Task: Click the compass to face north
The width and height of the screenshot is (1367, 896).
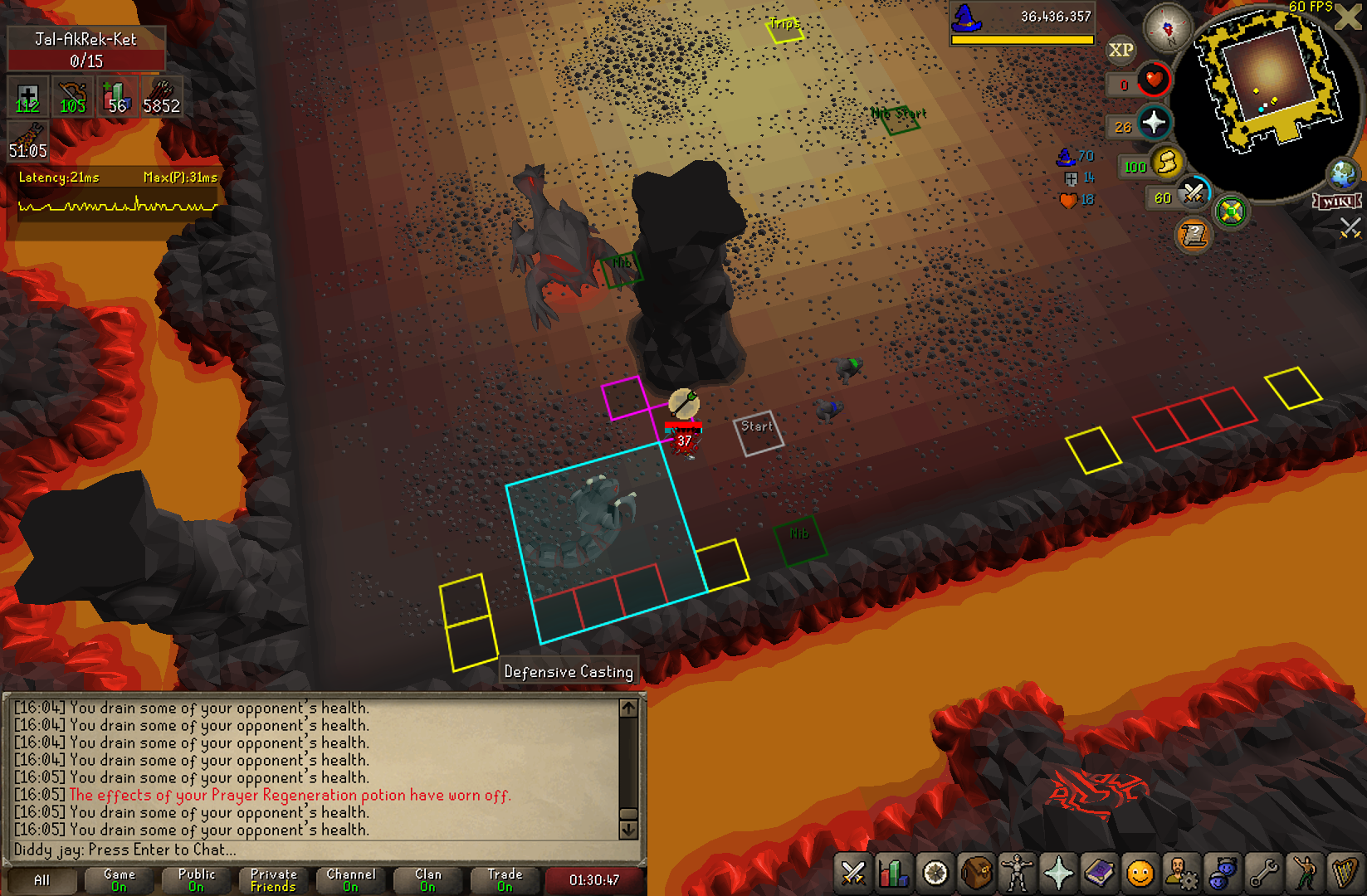Action: [x=1168, y=30]
